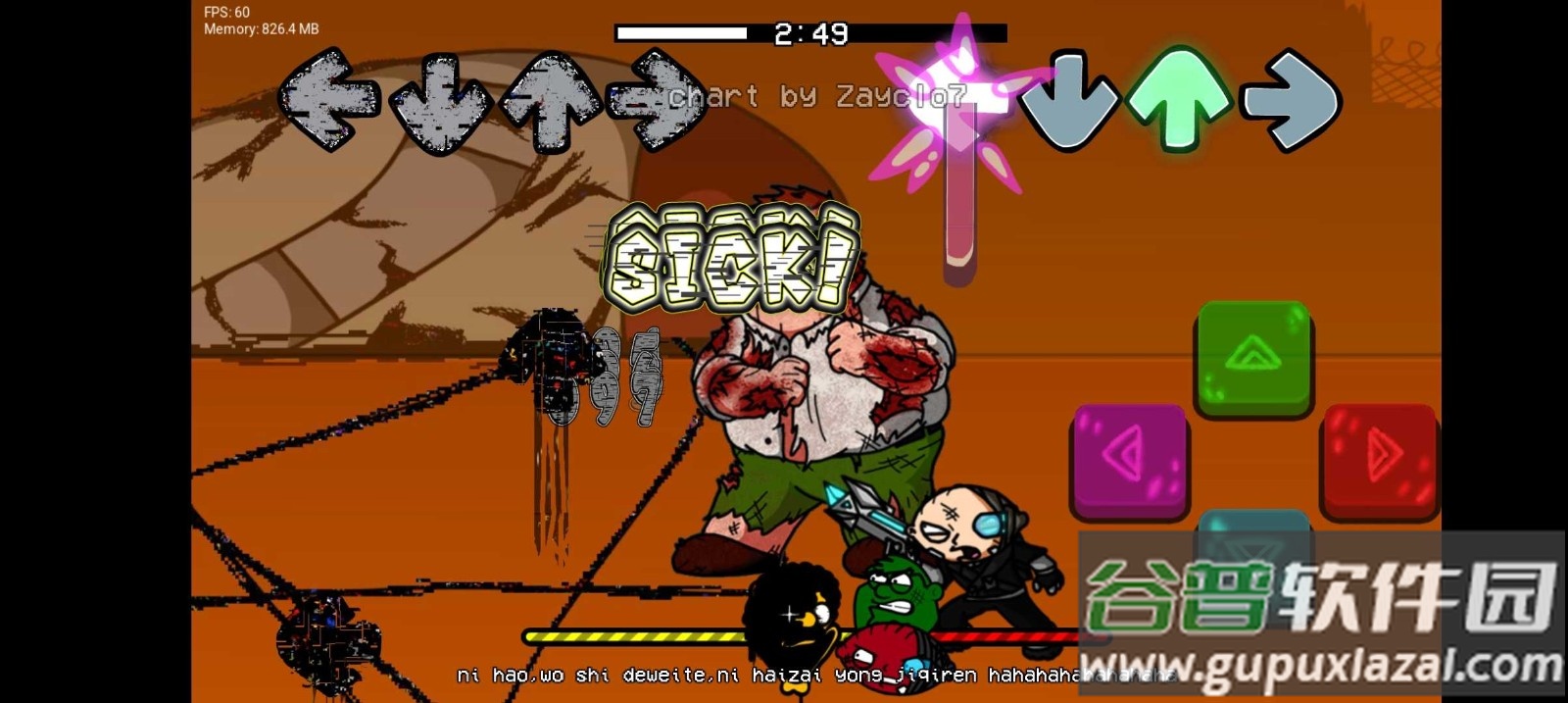Image resolution: width=1568 pixels, height=703 pixels.
Task: Tap the purple left arrow touch button
Action: tap(1130, 457)
